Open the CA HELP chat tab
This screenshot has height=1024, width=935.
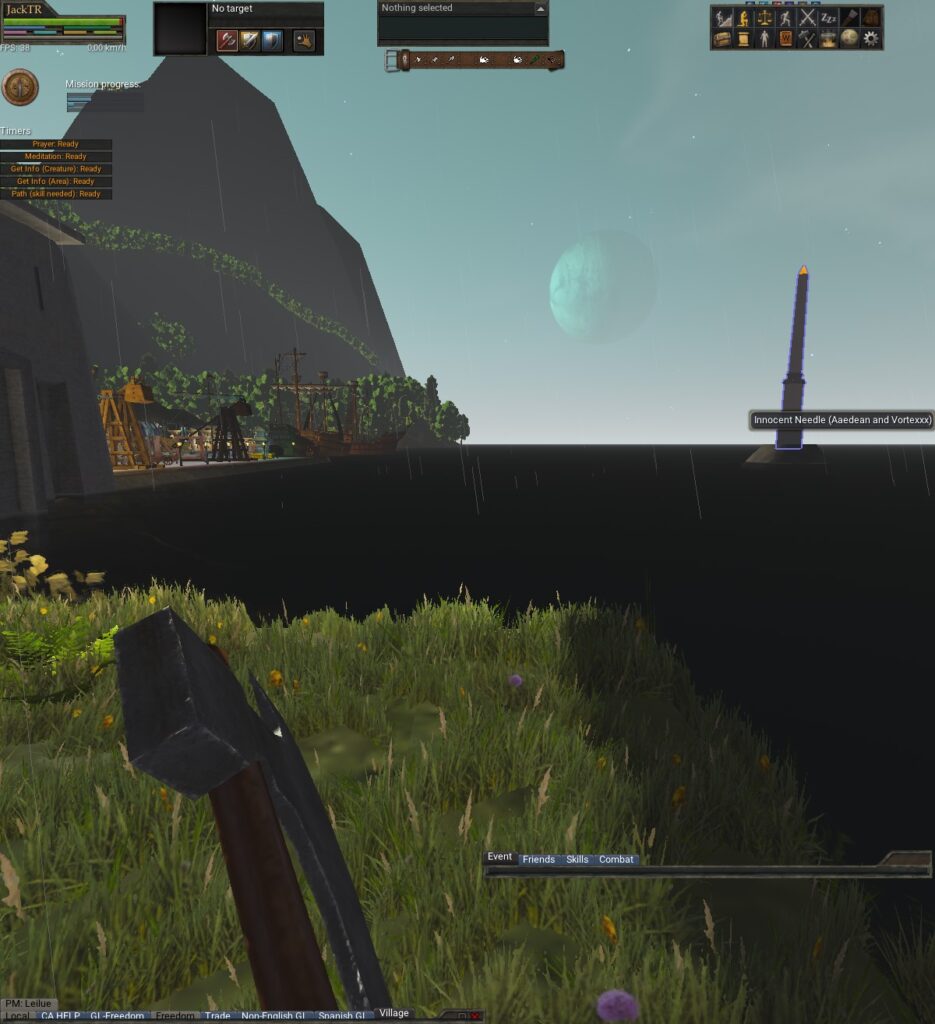click(60, 1016)
